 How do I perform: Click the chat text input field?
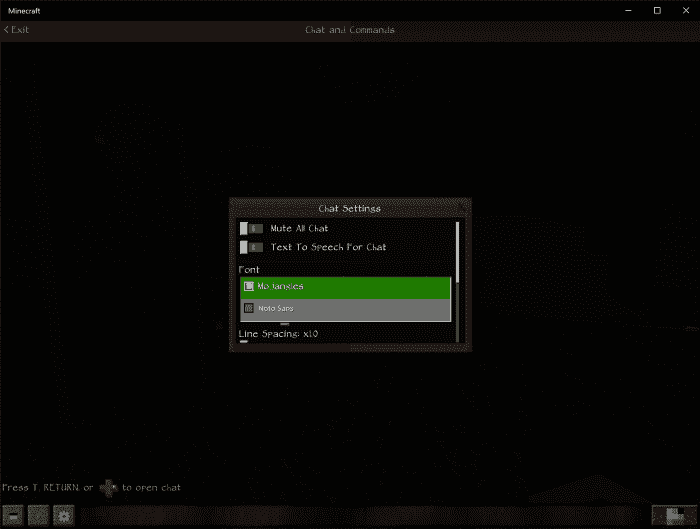[360, 516]
